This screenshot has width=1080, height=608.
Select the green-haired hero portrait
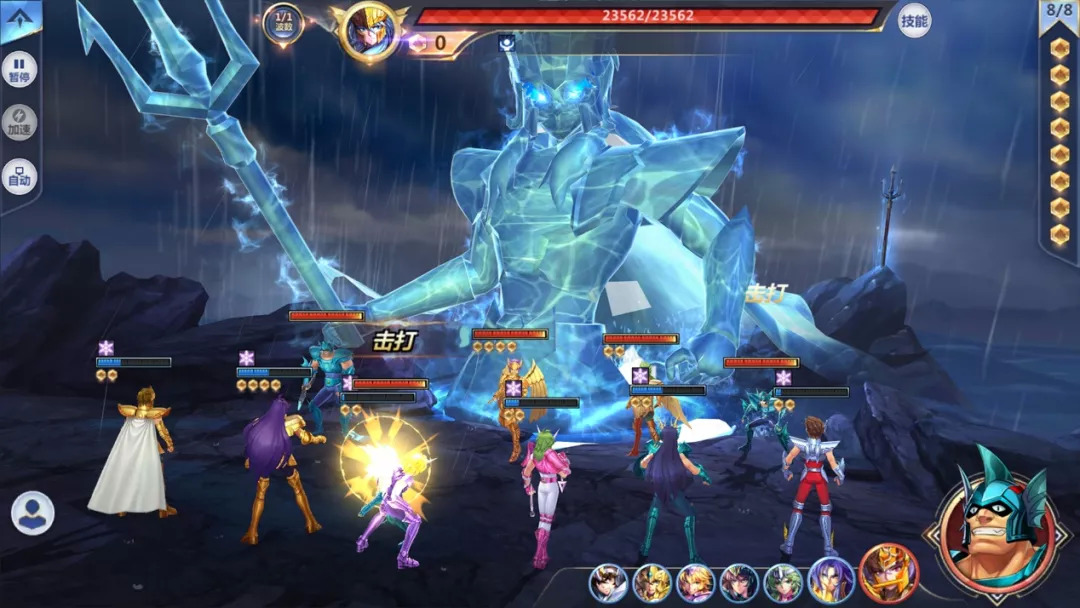(783, 583)
